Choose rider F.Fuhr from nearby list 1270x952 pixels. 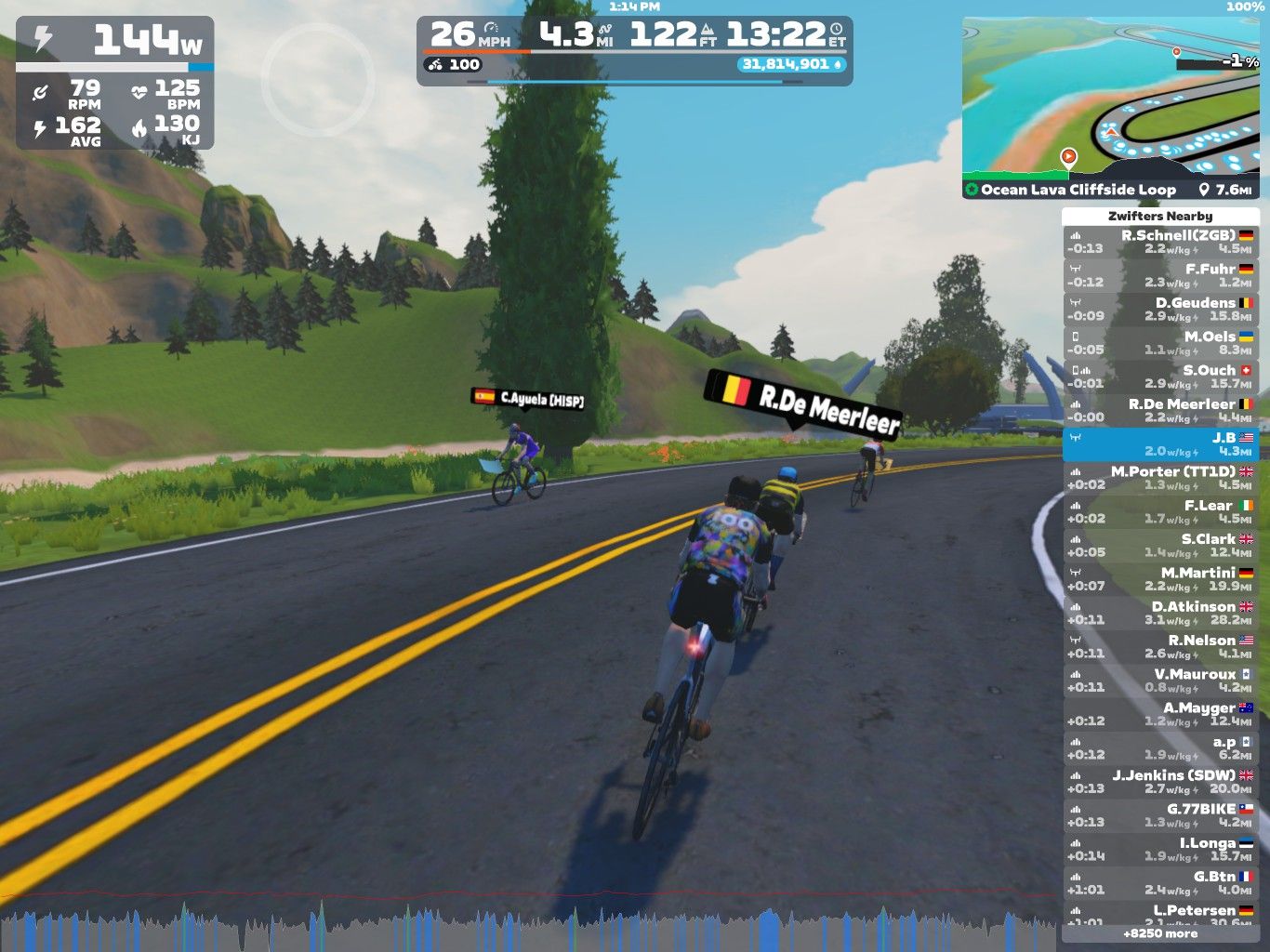pos(1160,275)
